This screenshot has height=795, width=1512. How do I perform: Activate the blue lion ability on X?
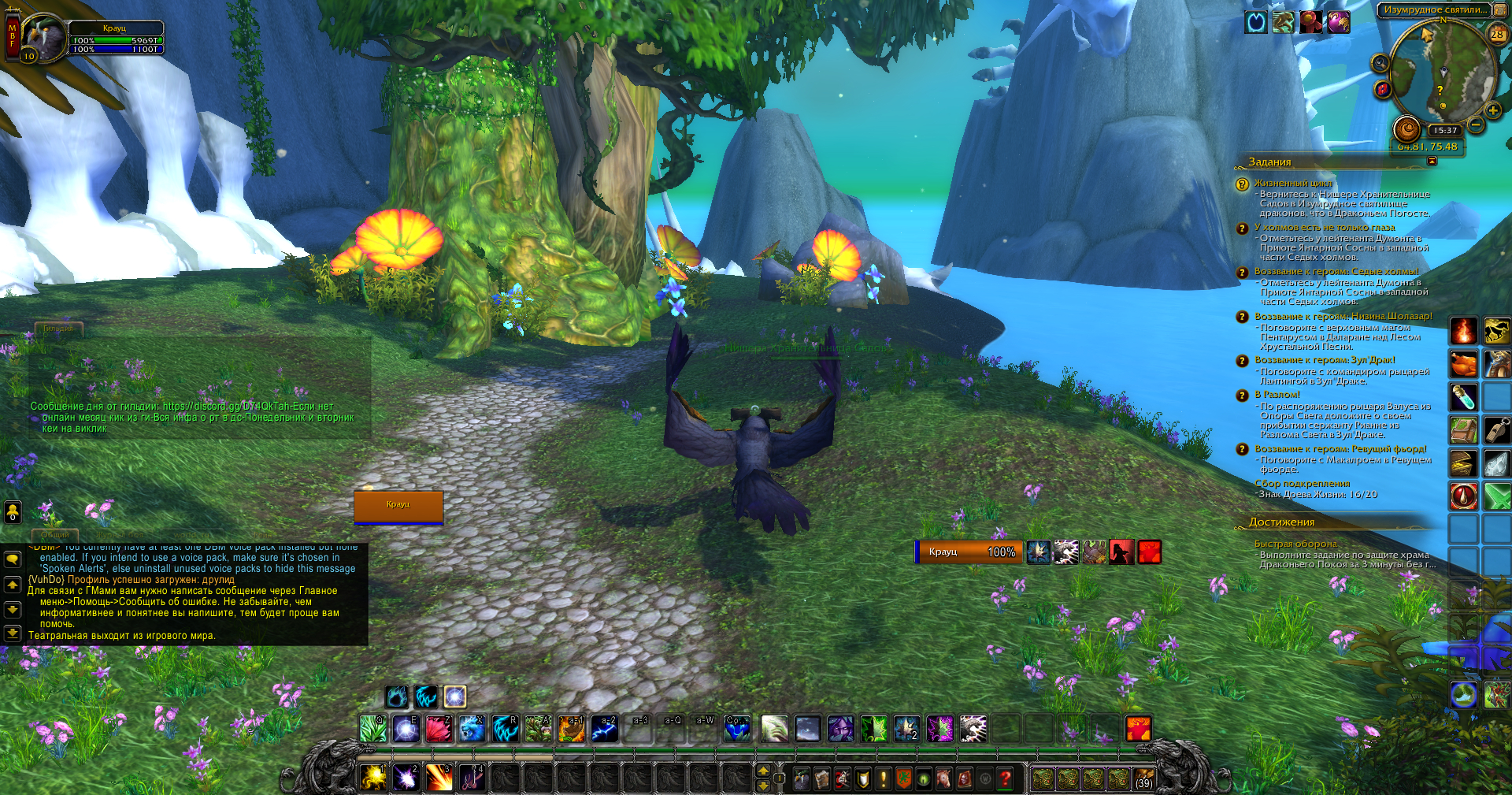pyautogui.click(x=472, y=729)
